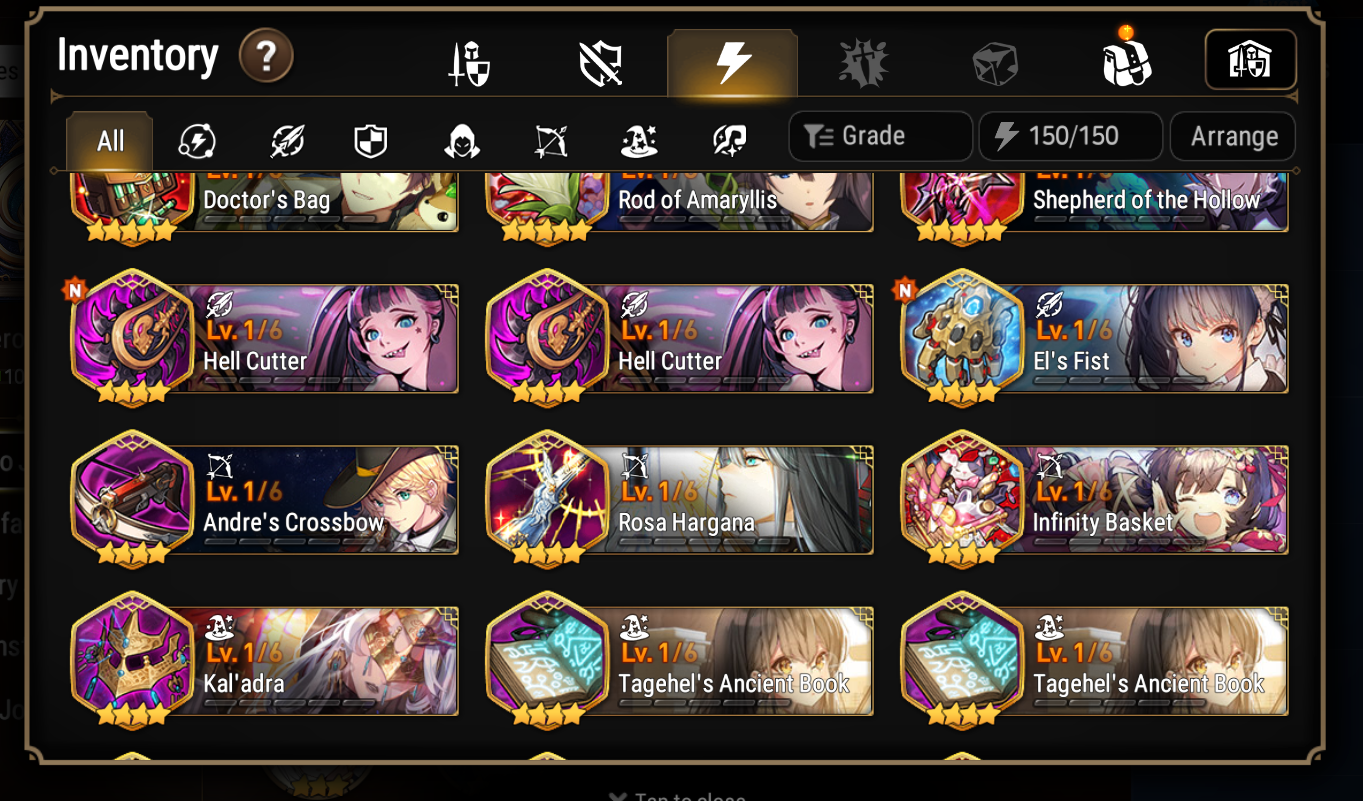Open Inventory help with the question mark
Viewport: 1363px width, 801px height.
coord(265,57)
